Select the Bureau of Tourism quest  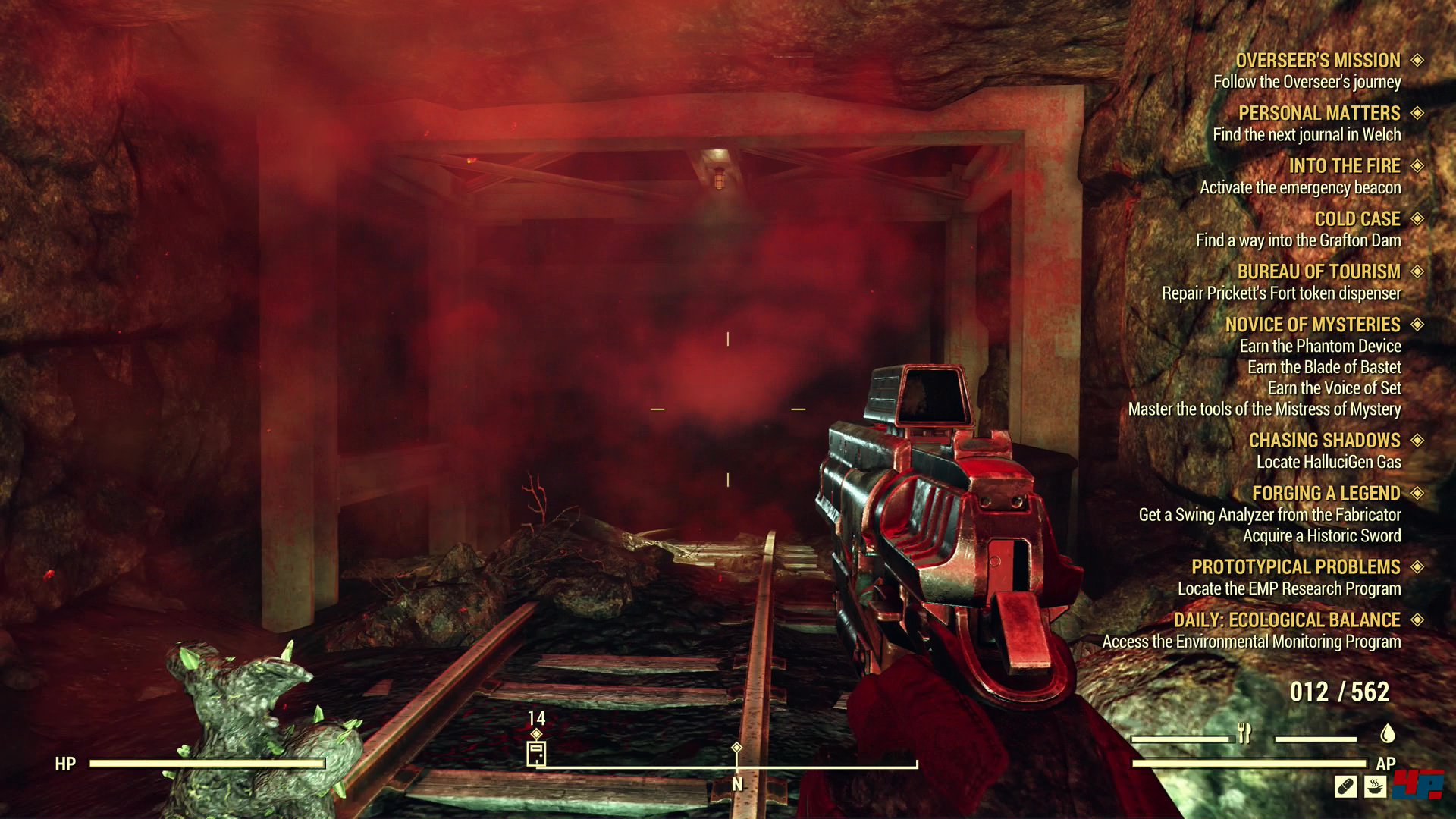click(x=1318, y=272)
